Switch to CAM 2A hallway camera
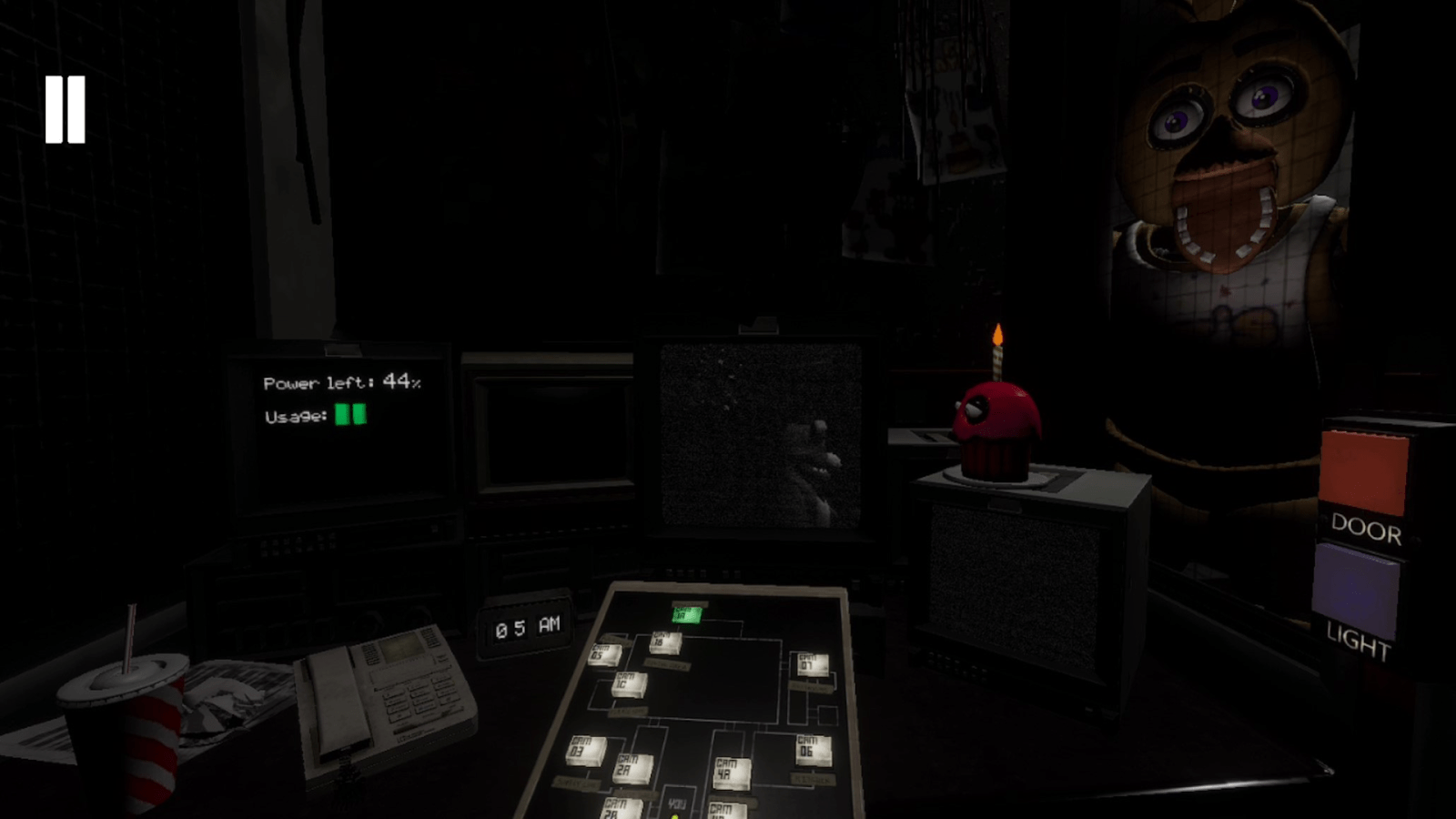The image size is (1456, 819). 632,768
